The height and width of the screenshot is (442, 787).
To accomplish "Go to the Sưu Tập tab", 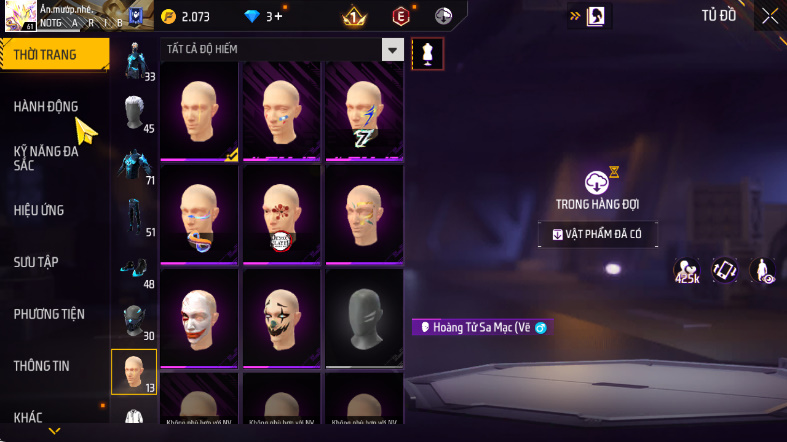I will [36, 262].
